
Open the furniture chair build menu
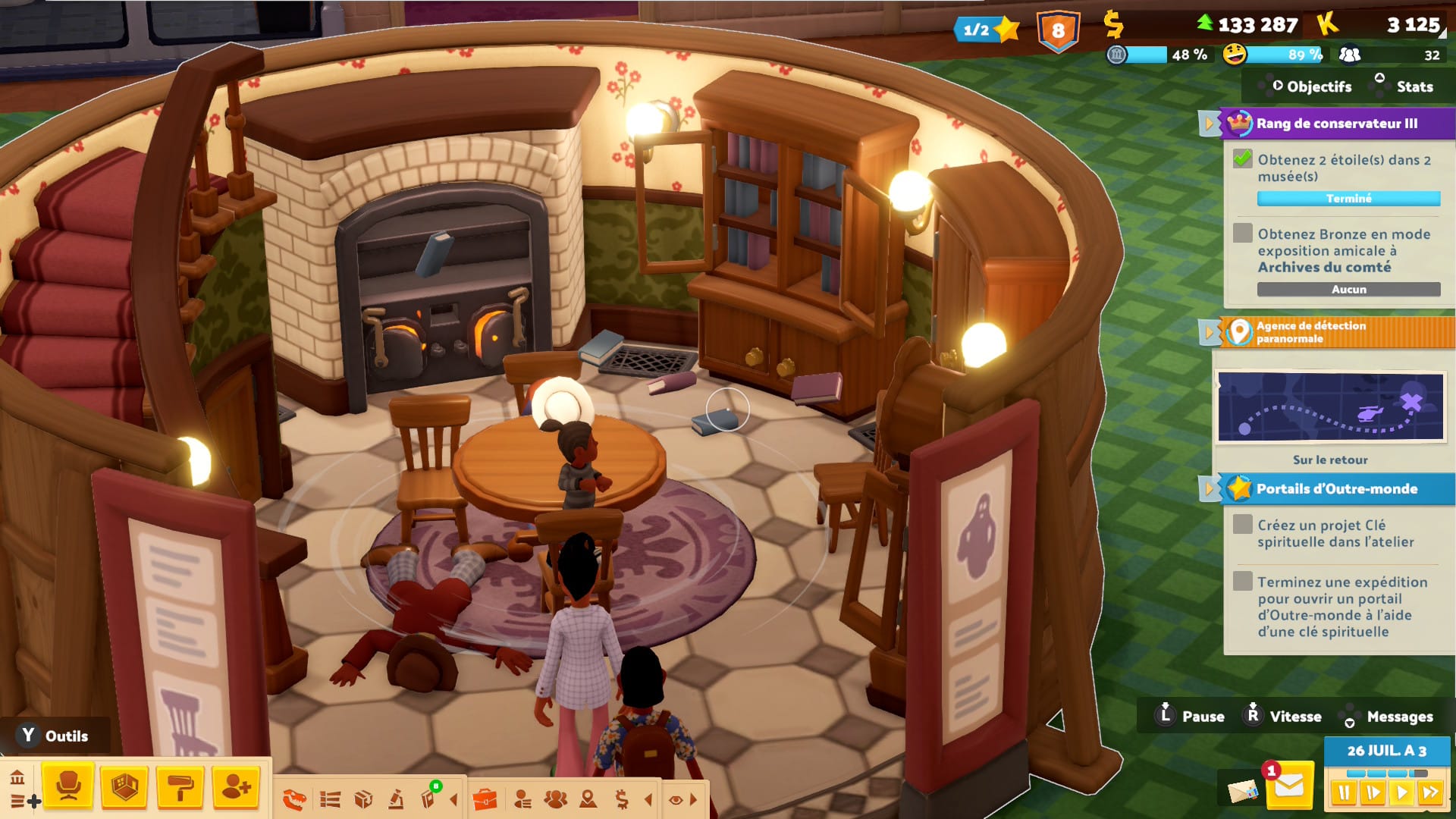[x=68, y=787]
